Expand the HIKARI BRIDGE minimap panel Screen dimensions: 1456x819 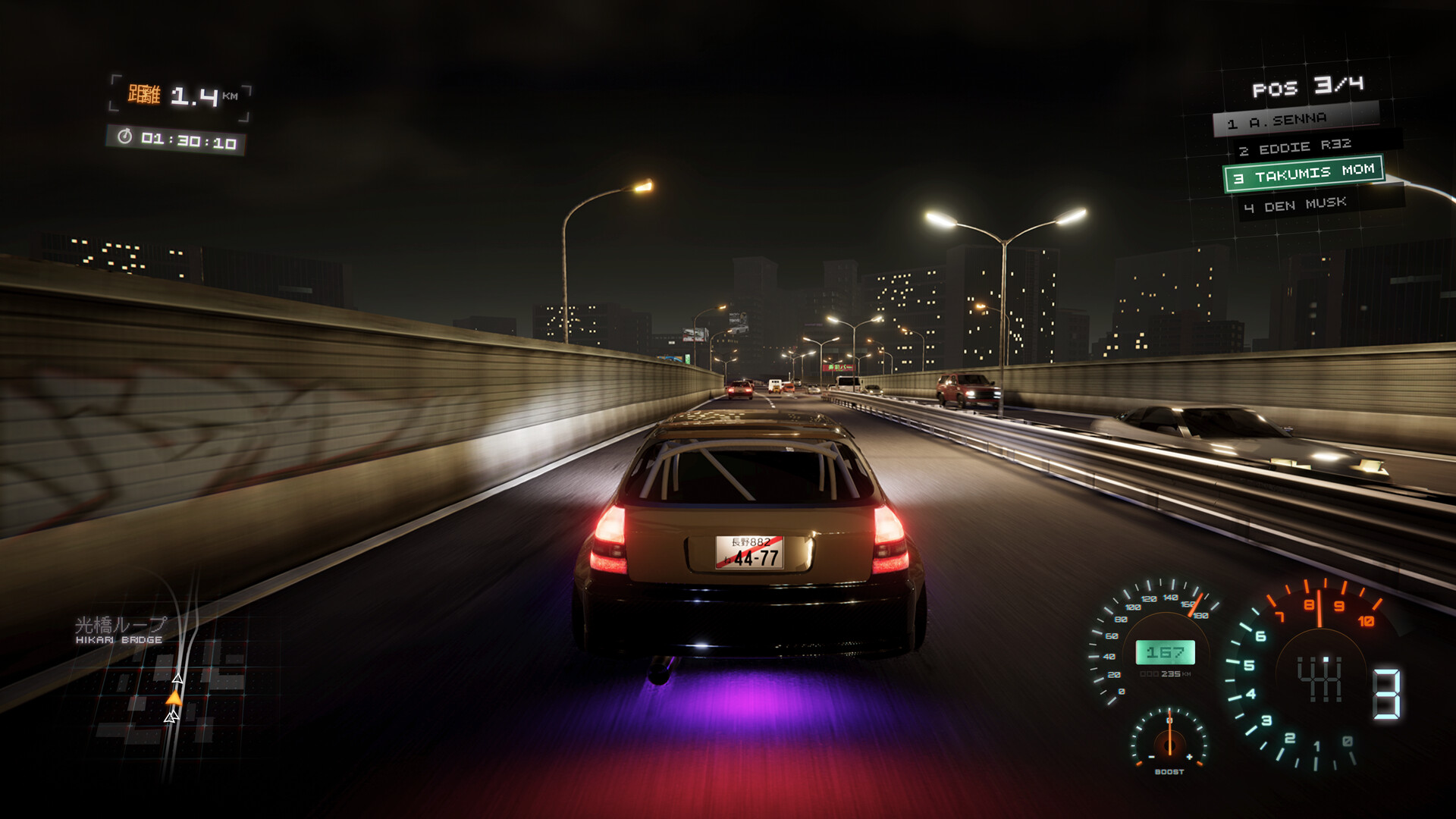[174, 682]
